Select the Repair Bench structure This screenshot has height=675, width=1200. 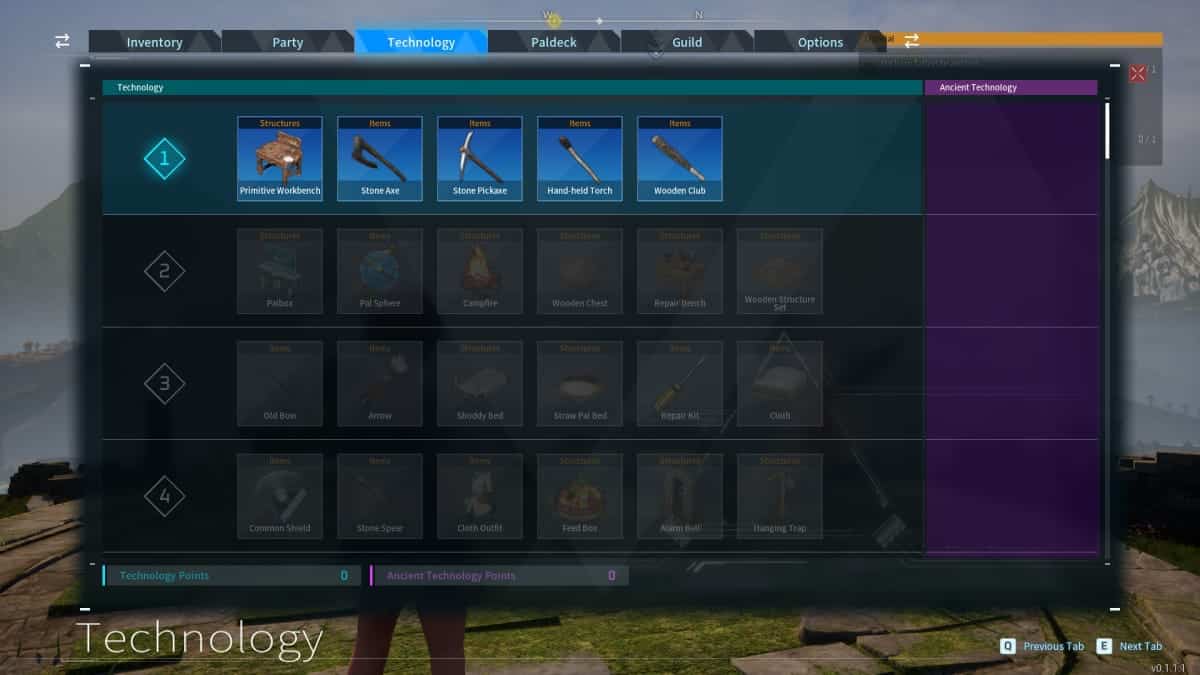click(680, 271)
